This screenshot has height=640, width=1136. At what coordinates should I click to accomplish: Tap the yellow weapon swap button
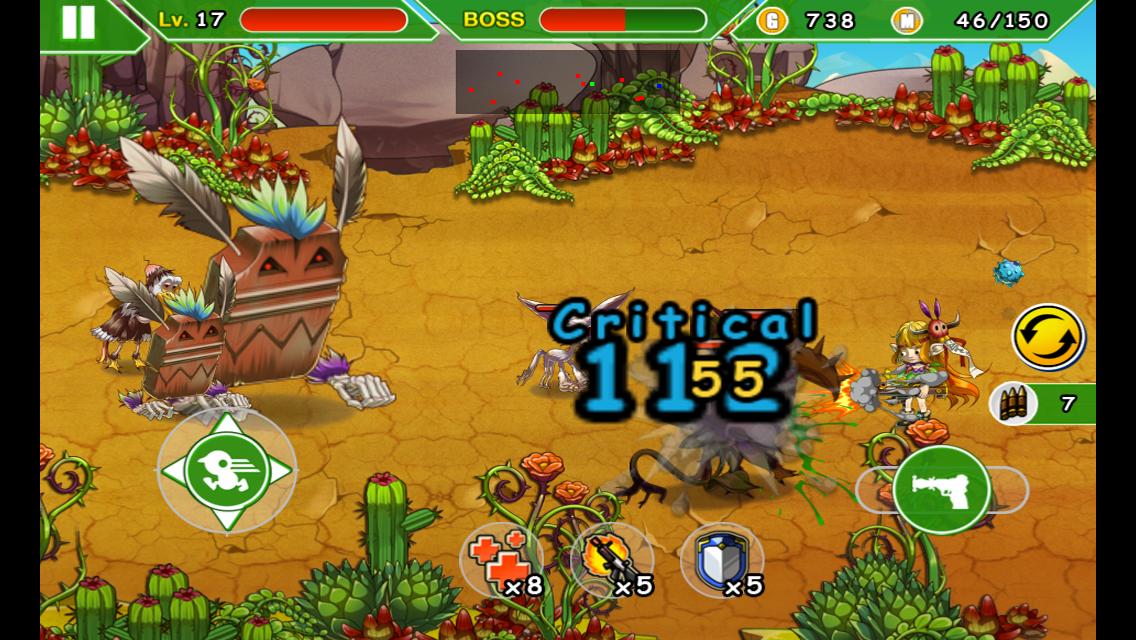pos(1048,338)
